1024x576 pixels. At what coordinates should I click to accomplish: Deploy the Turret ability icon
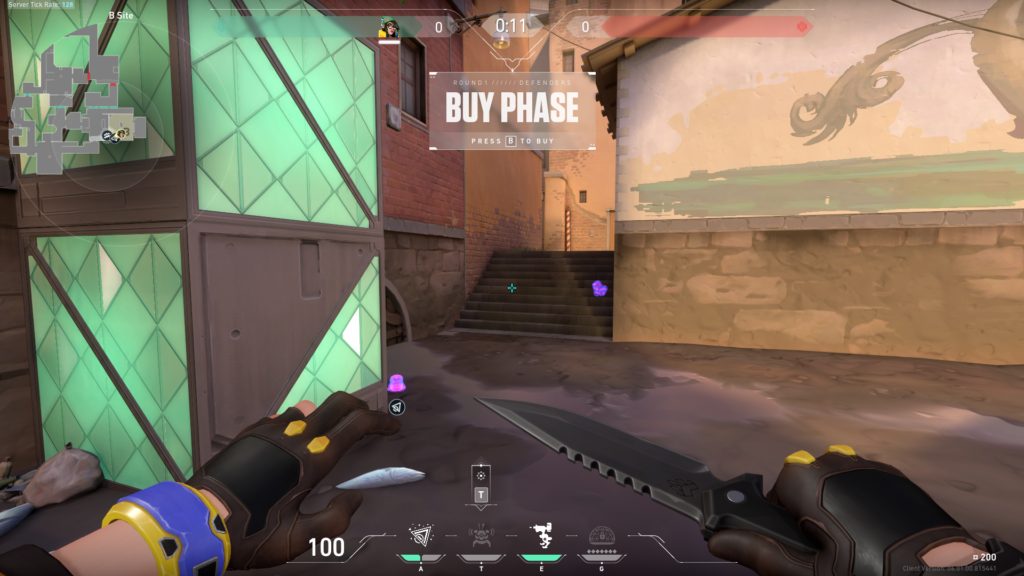(x=541, y=537)
